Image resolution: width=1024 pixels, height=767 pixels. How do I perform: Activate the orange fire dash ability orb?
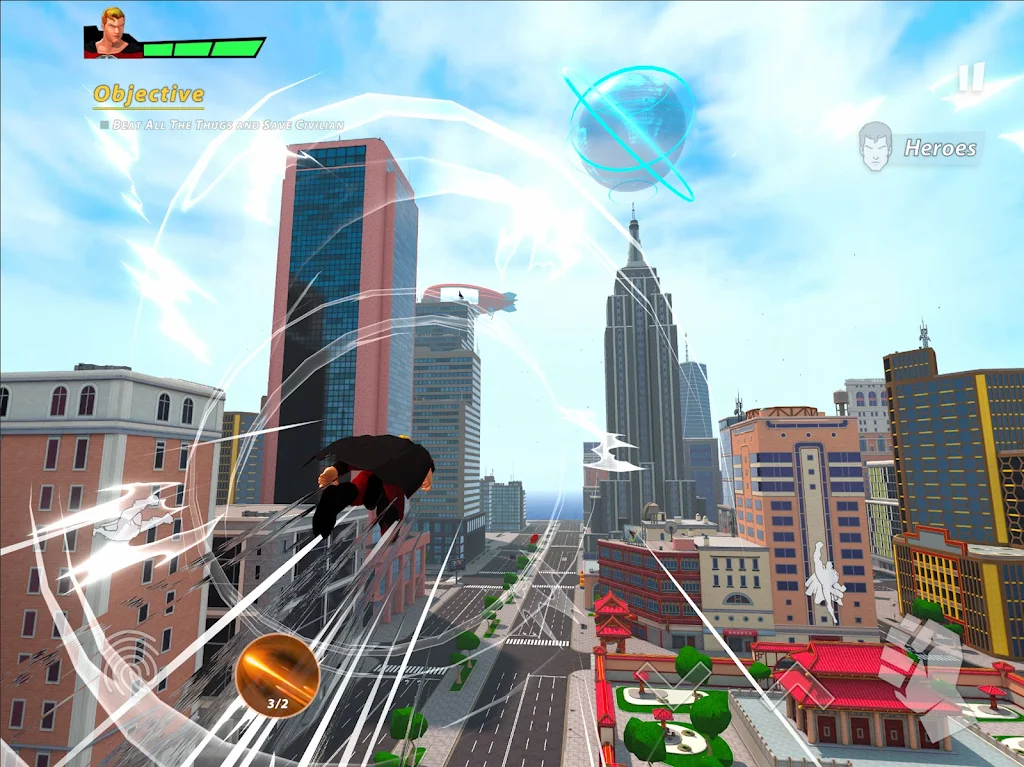(x=277, y=674)
